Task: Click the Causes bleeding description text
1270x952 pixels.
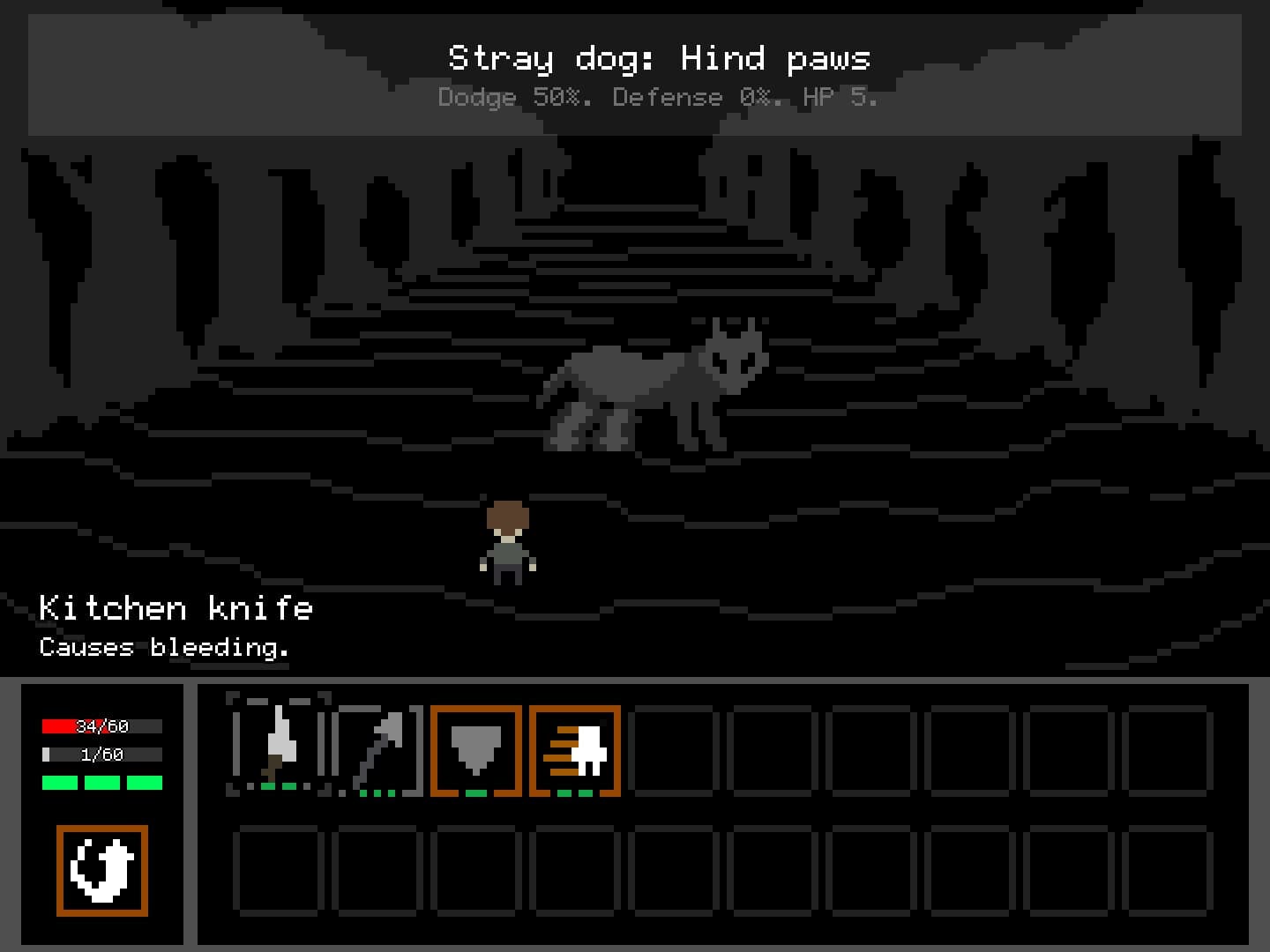Action: click(164, 647)
